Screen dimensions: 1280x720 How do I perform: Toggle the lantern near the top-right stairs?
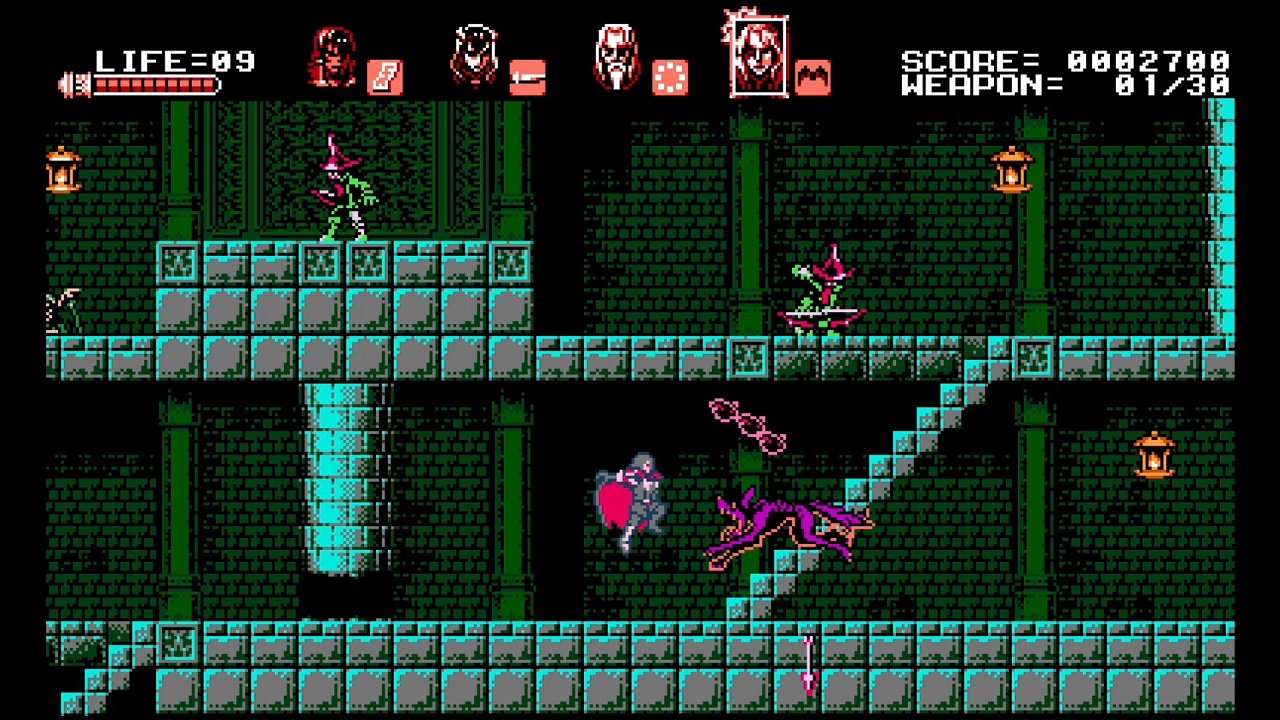(1013, 170)
